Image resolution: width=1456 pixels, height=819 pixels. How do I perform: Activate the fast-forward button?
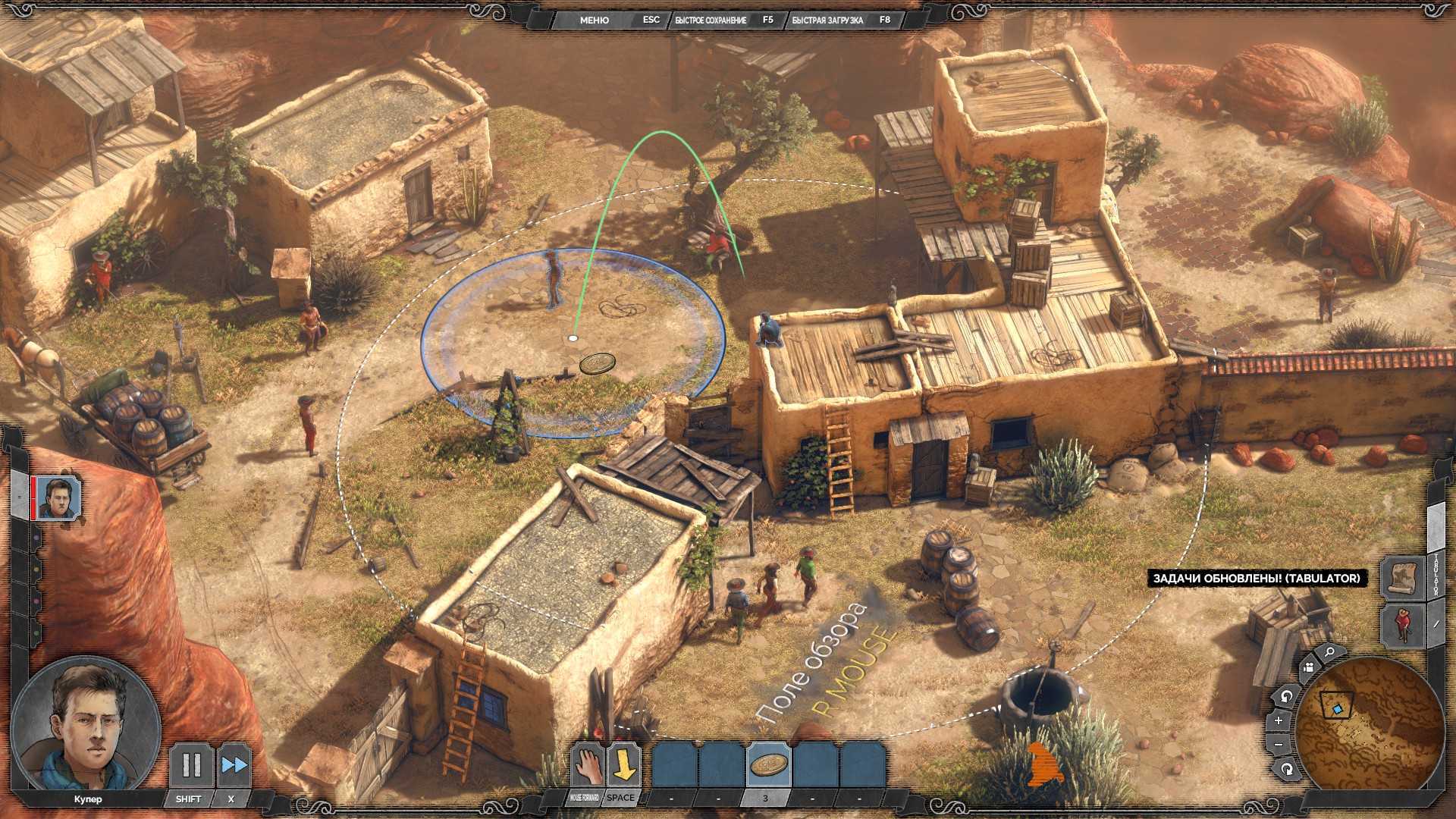click(x=233, y=765)
